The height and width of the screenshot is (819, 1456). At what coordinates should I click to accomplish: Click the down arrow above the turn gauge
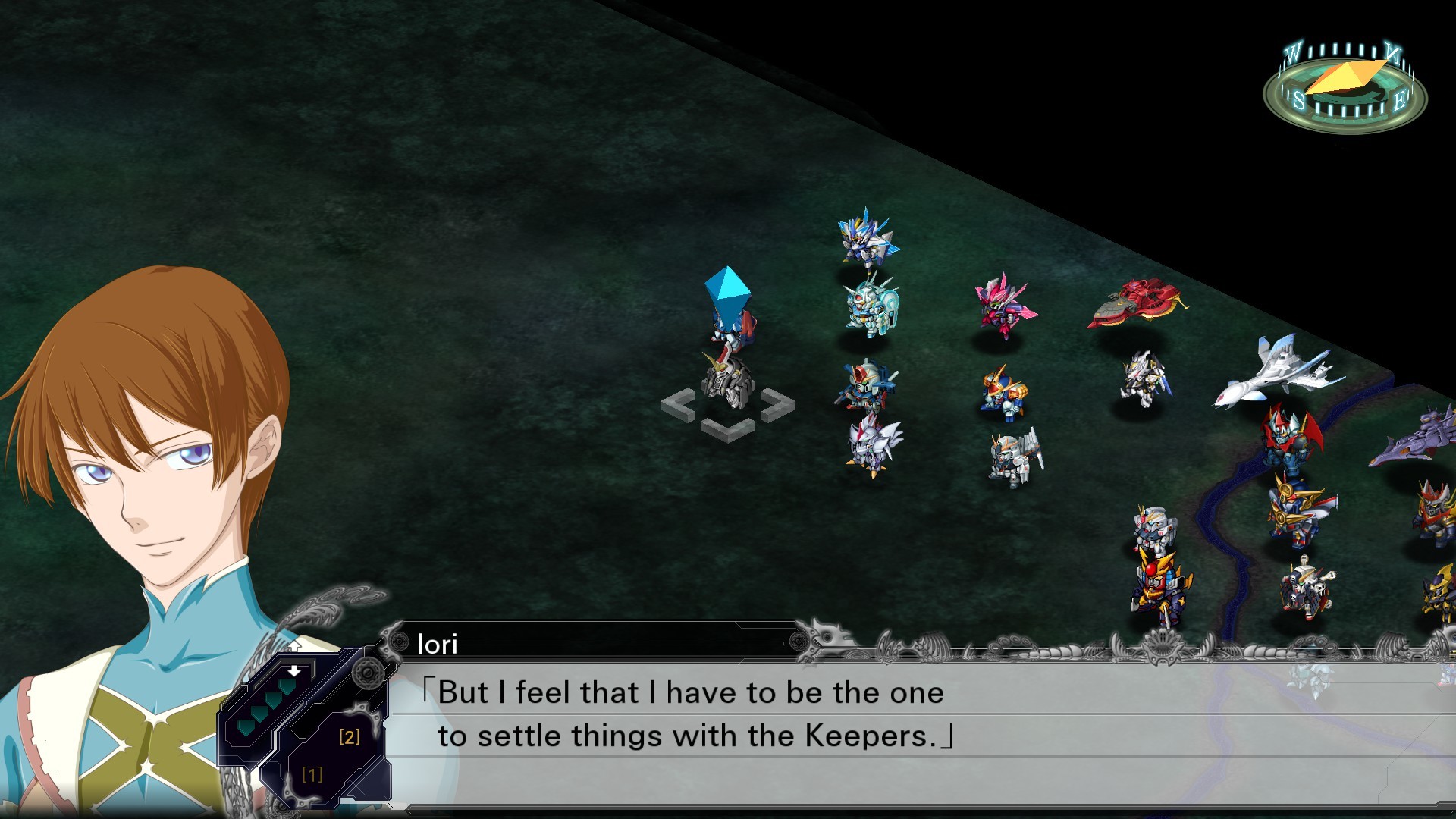(293, 672)
